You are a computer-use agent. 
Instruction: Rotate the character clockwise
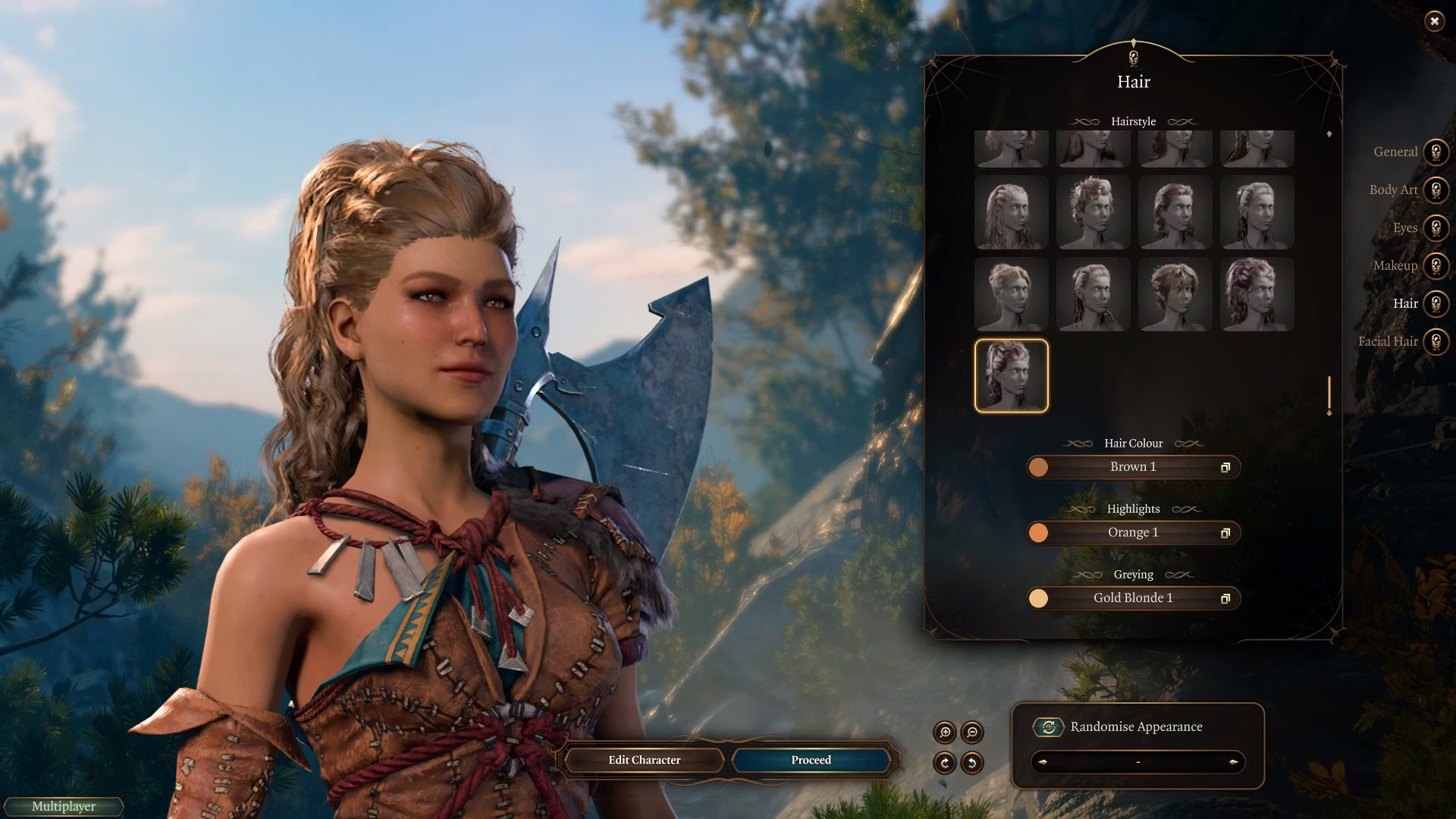coord(945,763)
